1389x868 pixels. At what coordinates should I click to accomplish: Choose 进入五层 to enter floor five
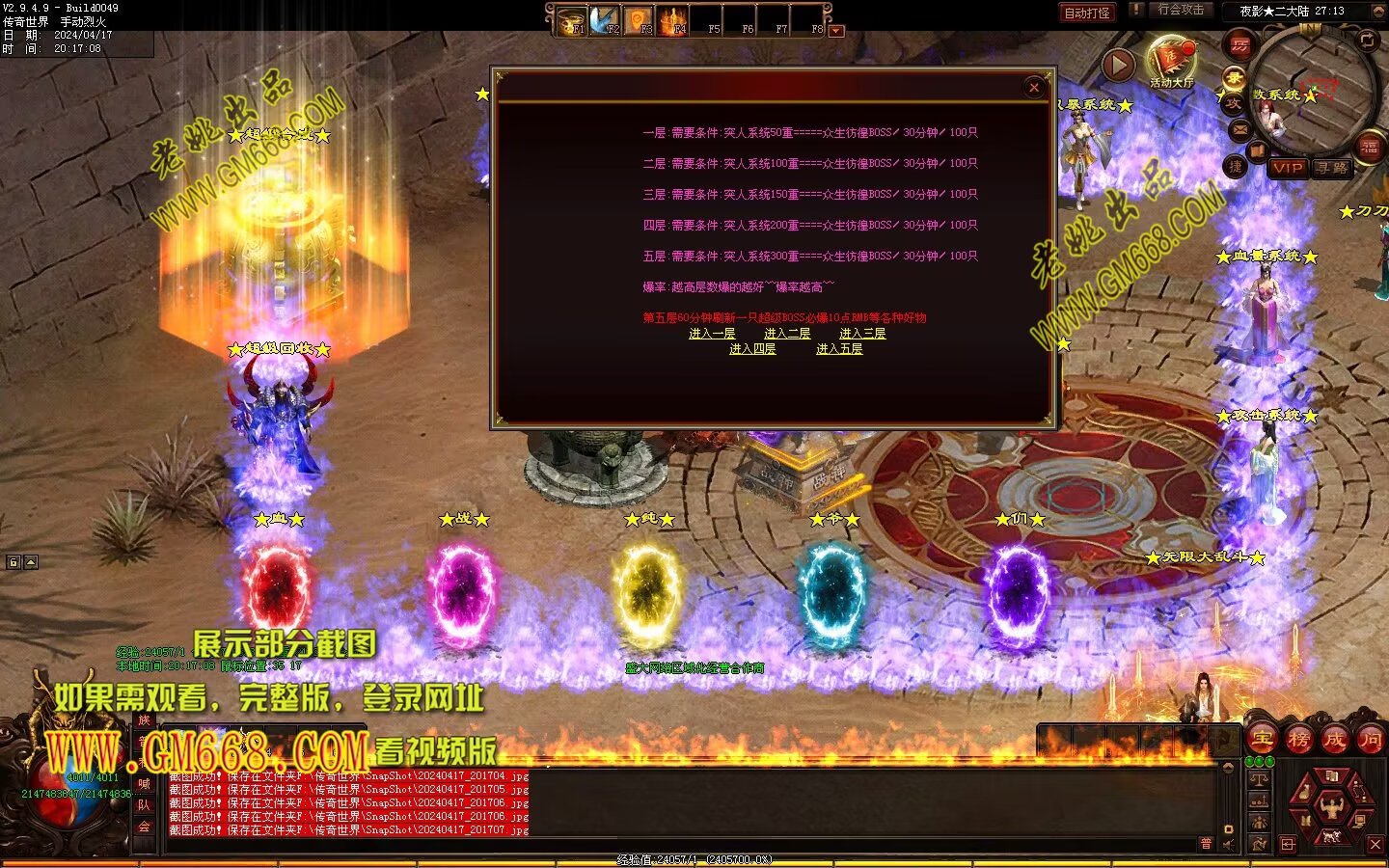(839, 349)
